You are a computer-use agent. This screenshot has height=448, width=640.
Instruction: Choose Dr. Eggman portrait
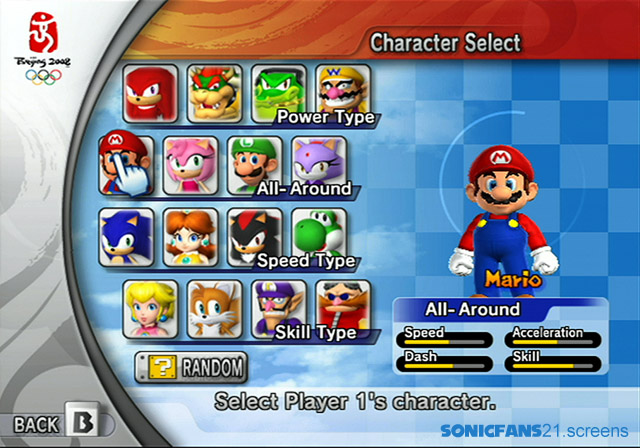click(x=342, y=305)
